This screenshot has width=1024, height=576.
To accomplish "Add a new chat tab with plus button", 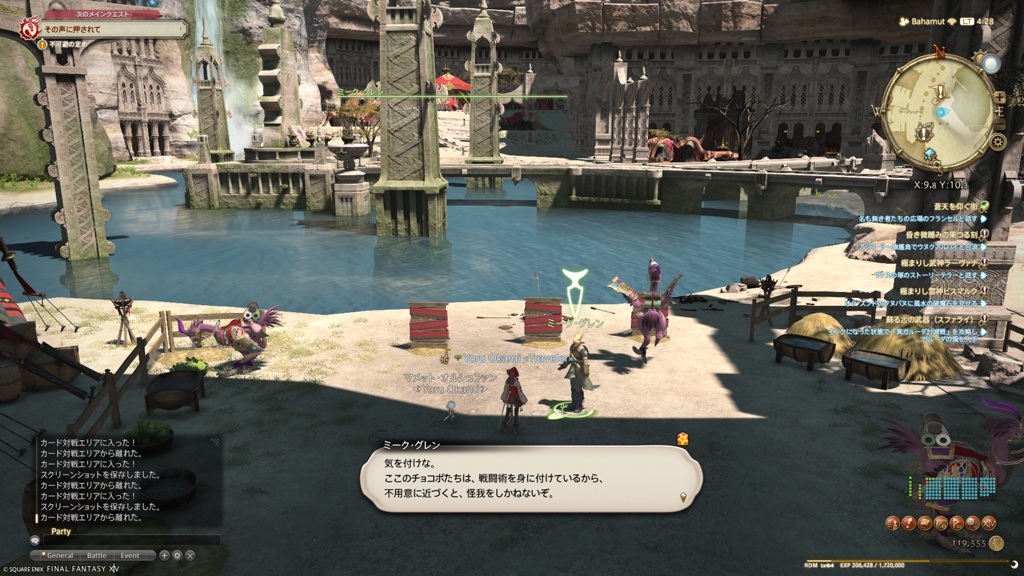I will click(165, 555).
